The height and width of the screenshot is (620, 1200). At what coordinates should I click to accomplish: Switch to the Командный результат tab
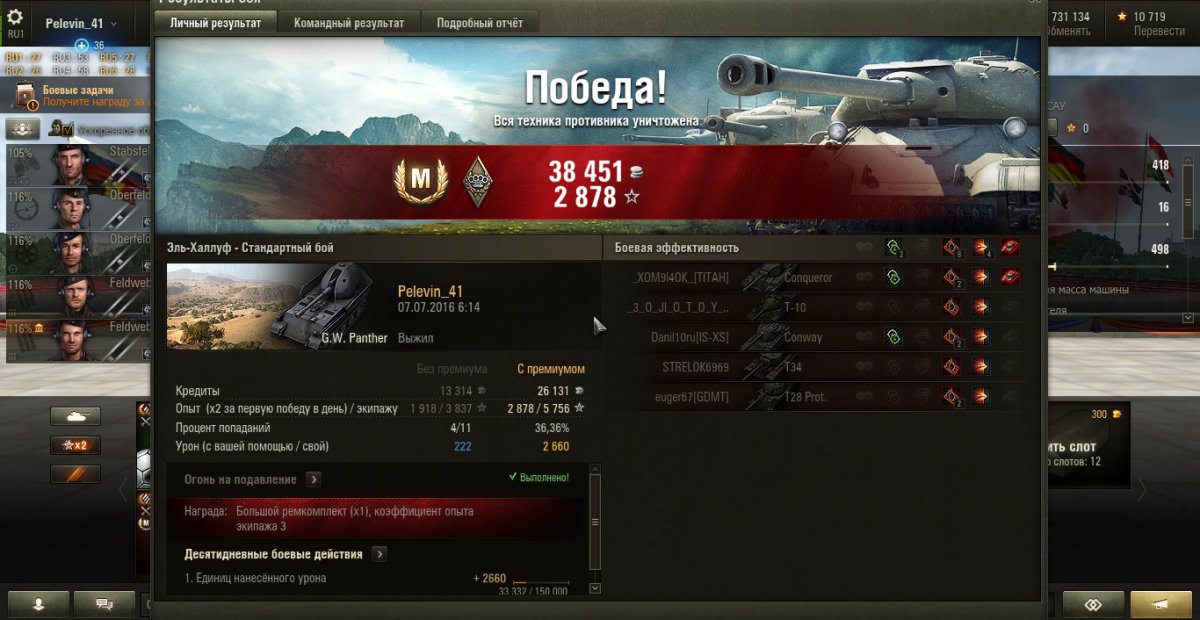(349, 23)
